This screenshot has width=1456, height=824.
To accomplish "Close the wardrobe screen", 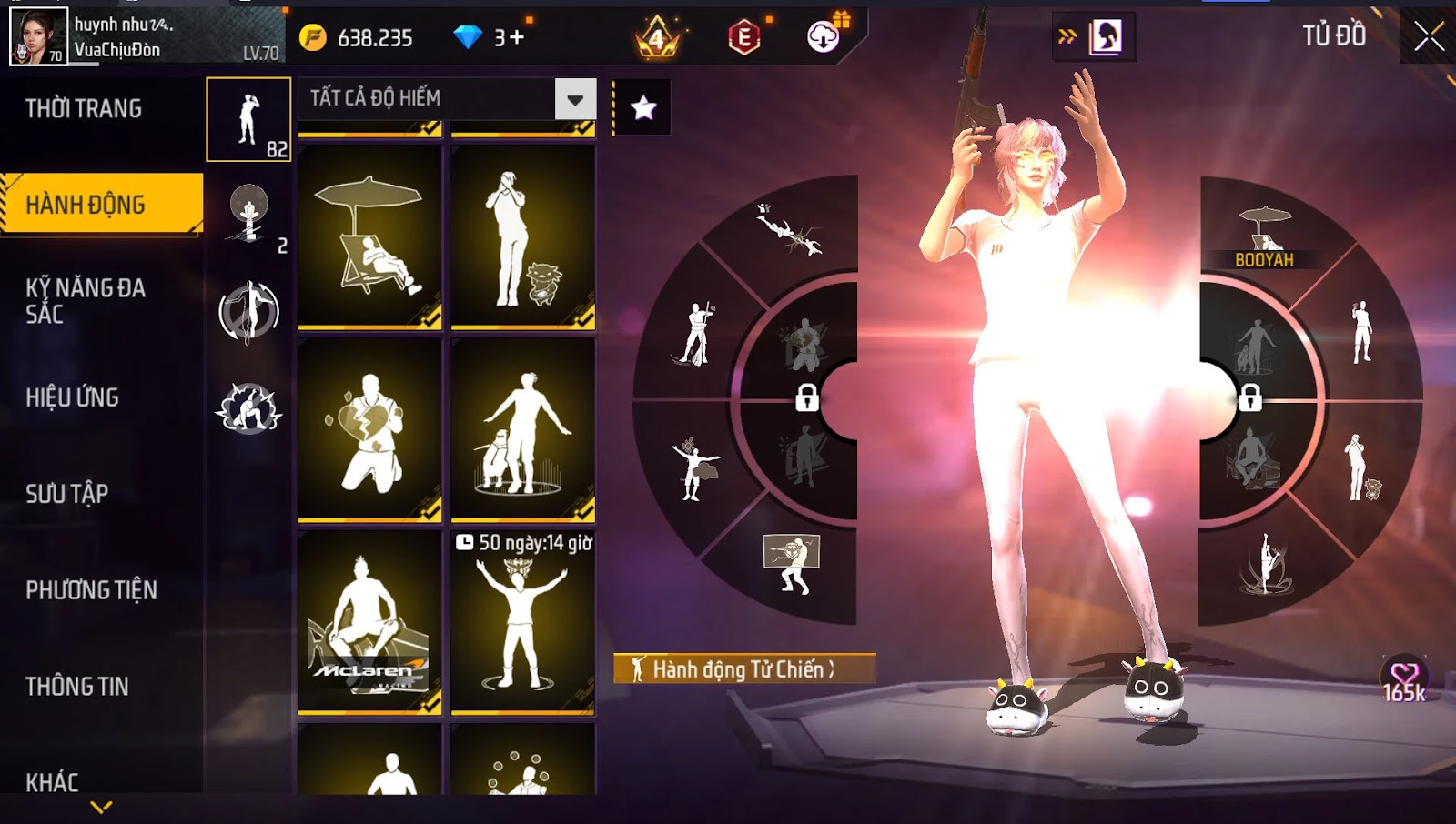I will 1429,36.
